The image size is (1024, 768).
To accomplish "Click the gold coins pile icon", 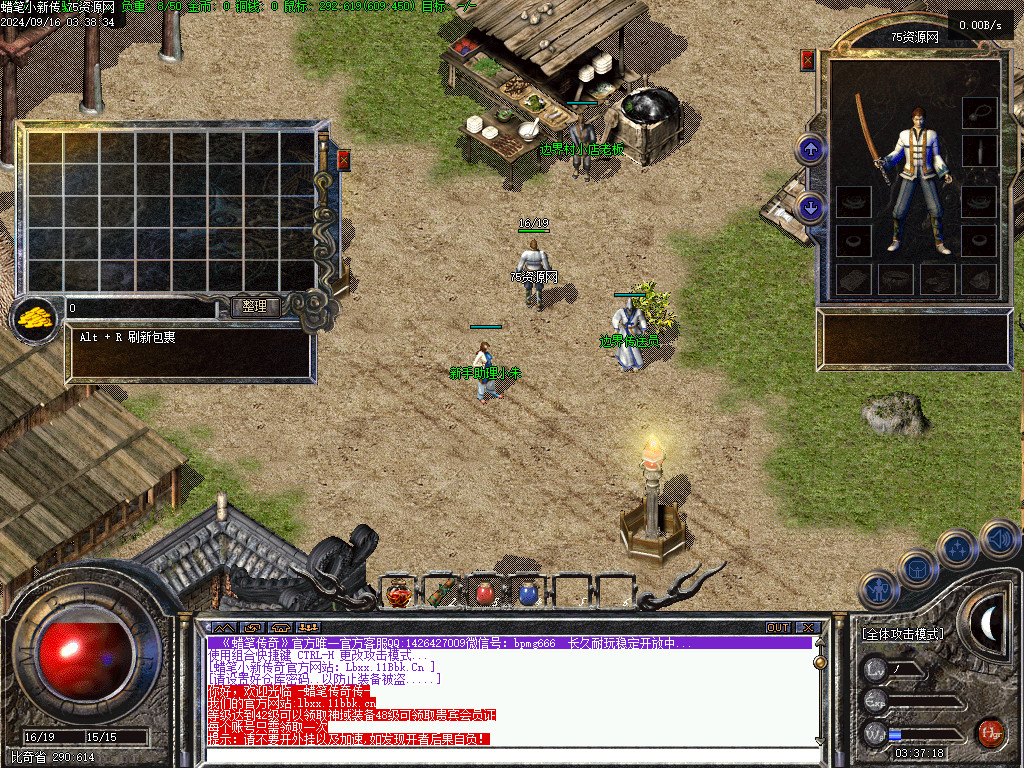I will click(34, 320).
